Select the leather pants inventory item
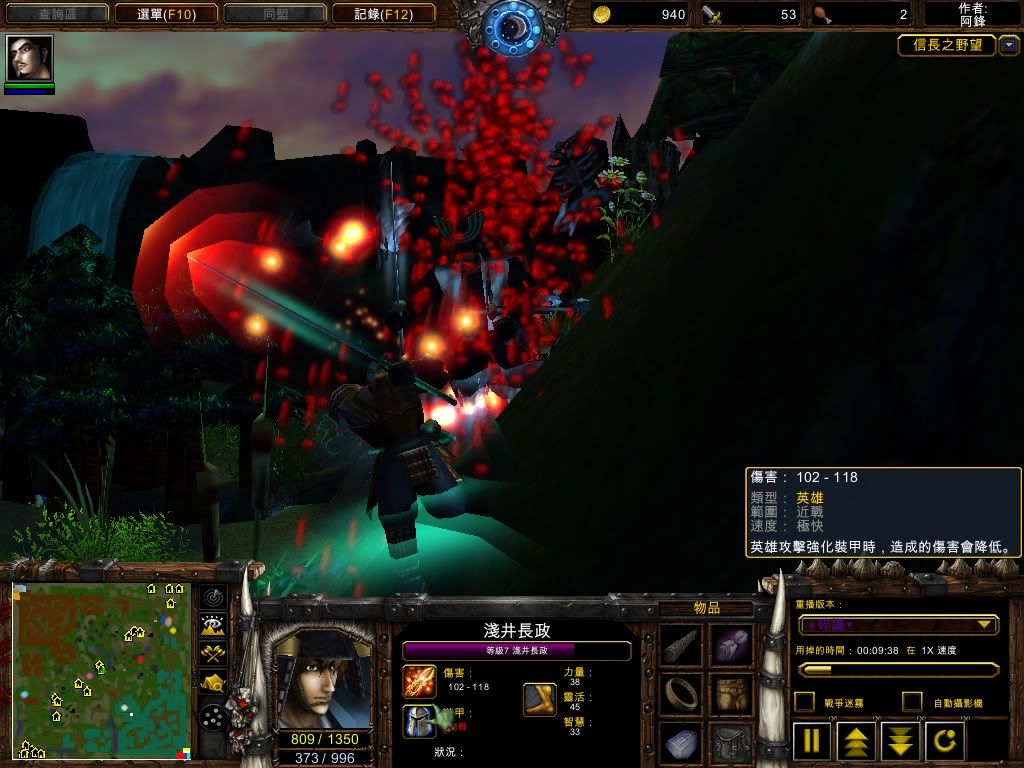1024x768 pixels. (731, 693)
